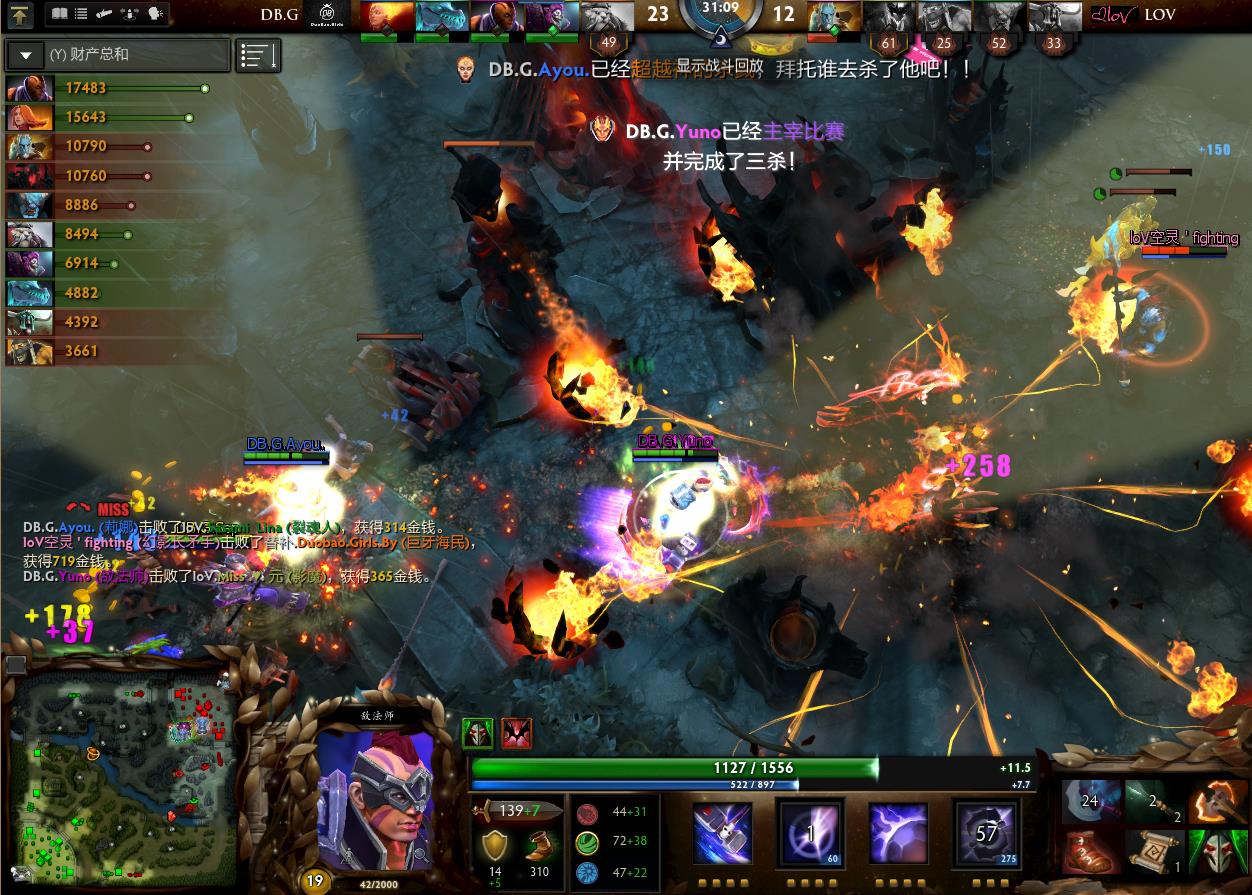Toggle the list sort button beside the dropdown
1252x895 pixels.
coord(258,56)
